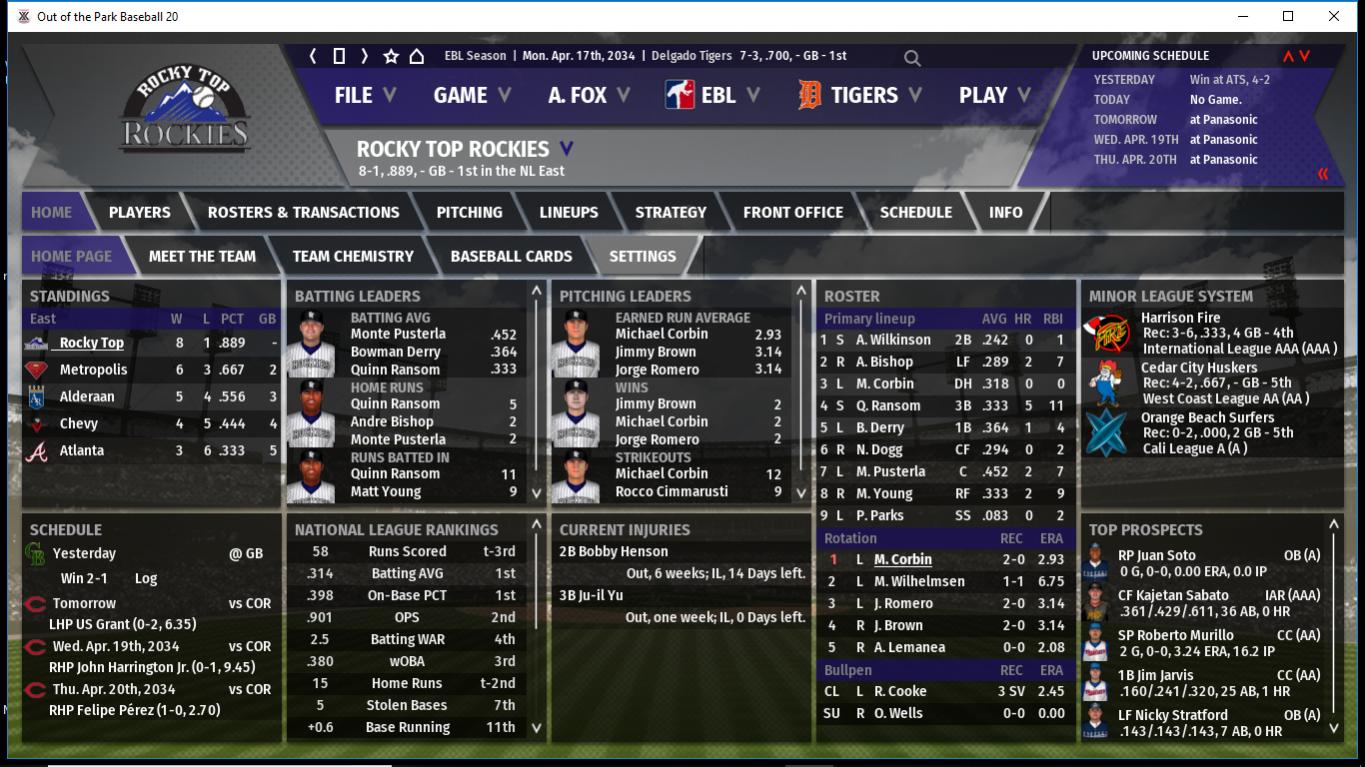Open the PITCHING tab

(469, 212)
